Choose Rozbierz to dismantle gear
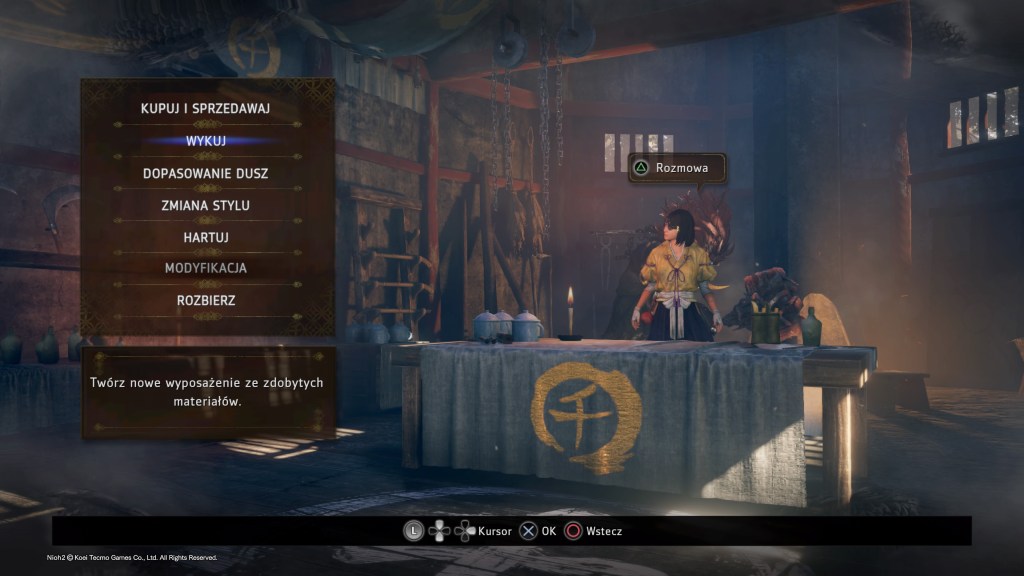Viewport: 1024px width, 576px height. click(206, 300)
